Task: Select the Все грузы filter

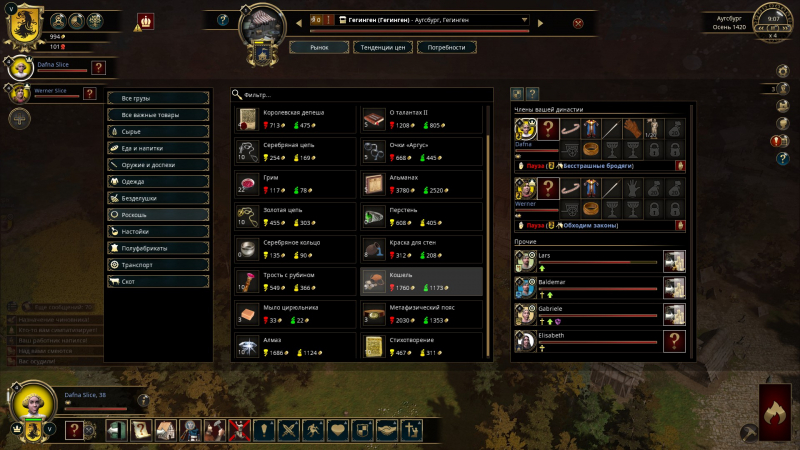Action: [x=158, y=98]
